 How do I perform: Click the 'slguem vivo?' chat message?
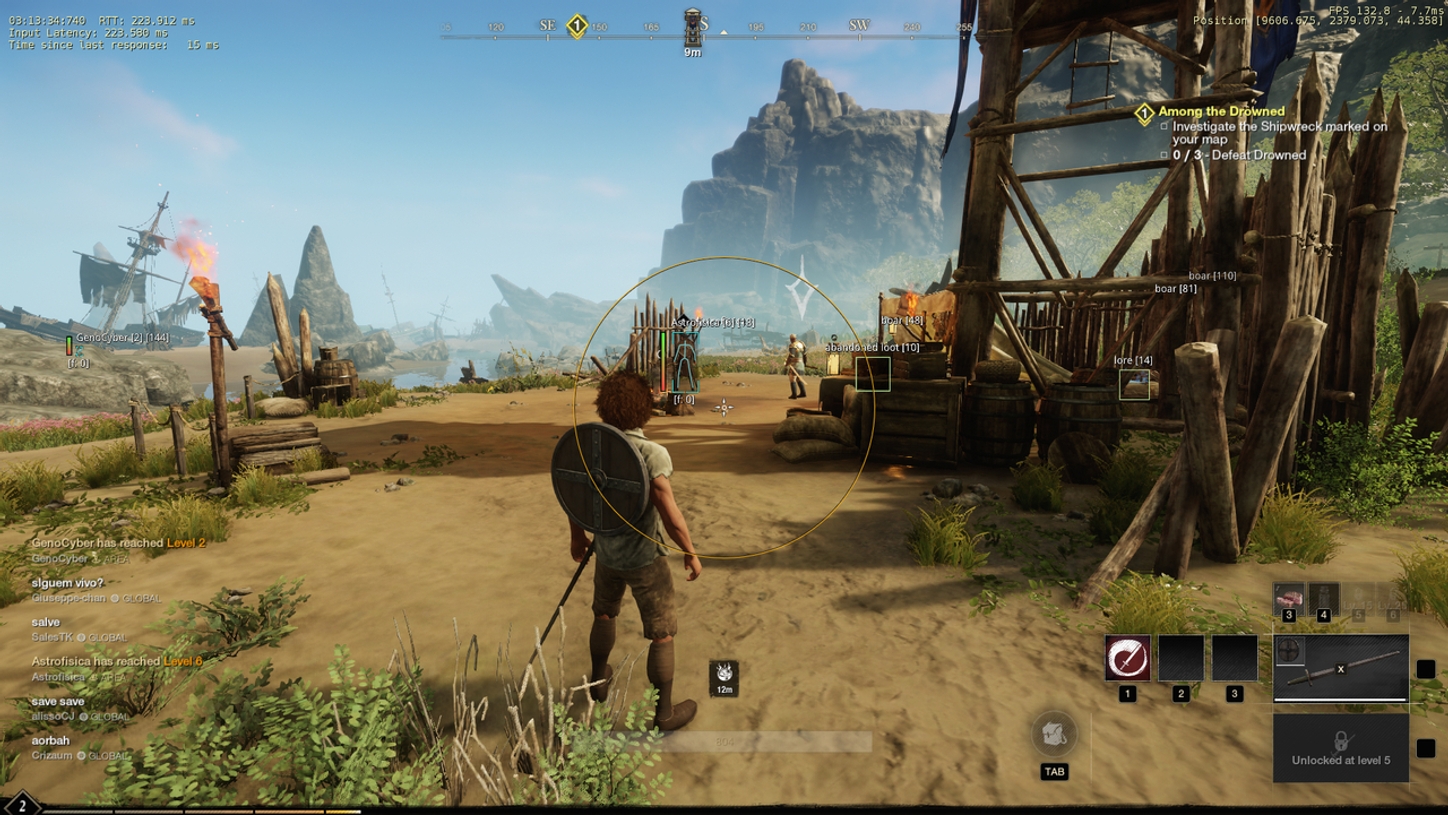tap(68, 583)
